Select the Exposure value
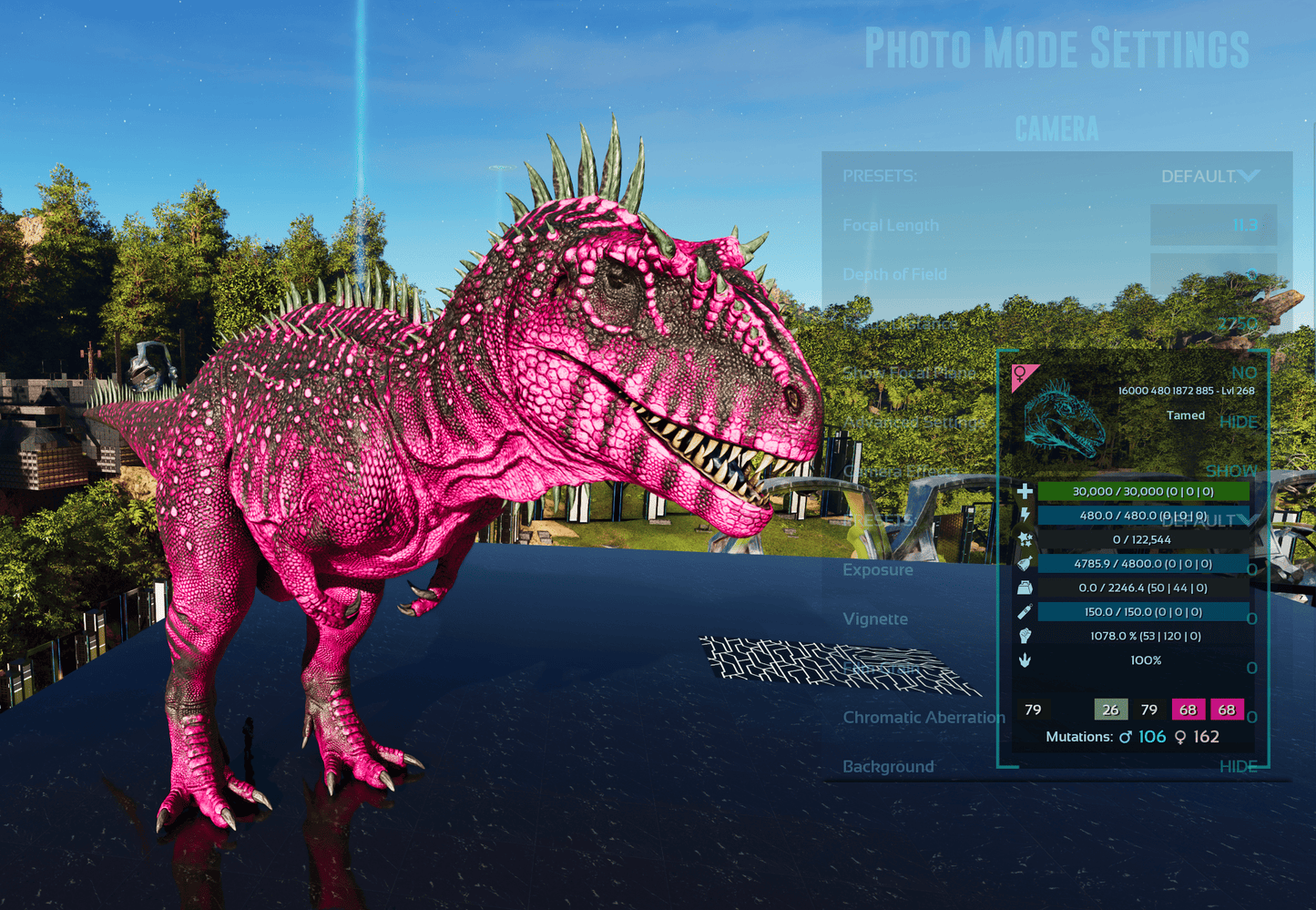This screenshot has width=1316, height=910. tap(1251, 569)
